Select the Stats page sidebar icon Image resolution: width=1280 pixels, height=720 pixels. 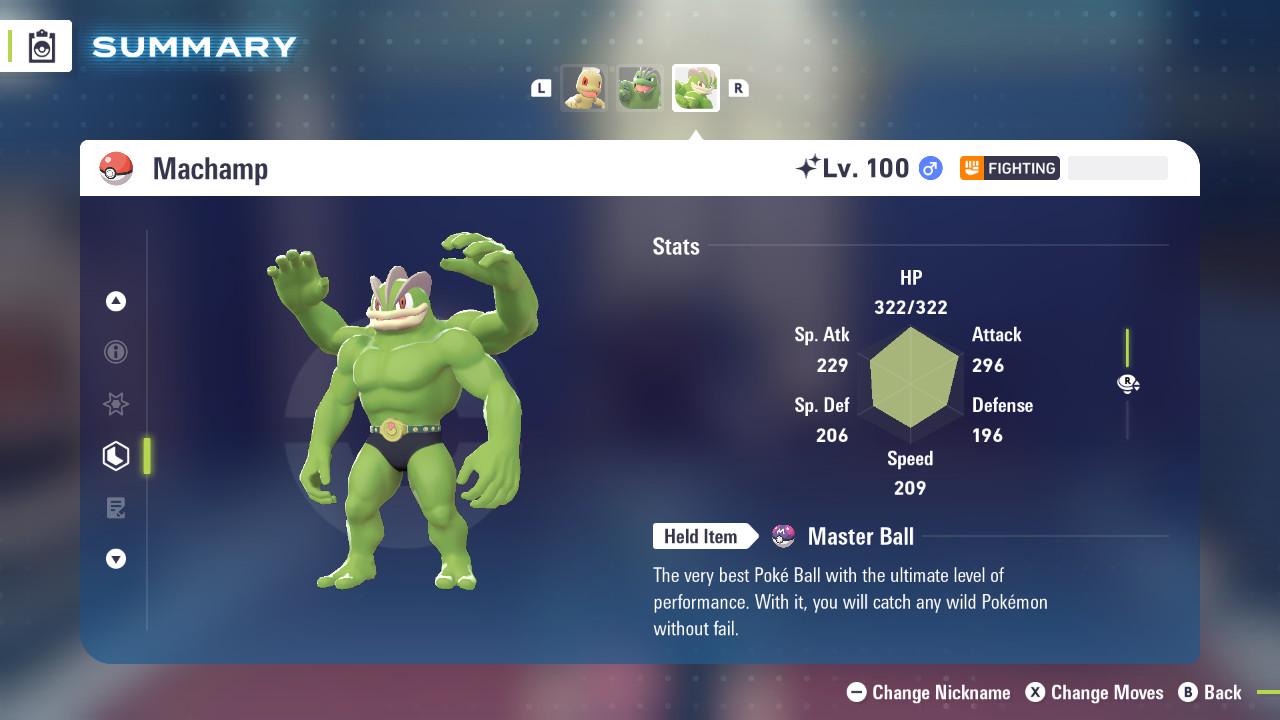(116, 455)
